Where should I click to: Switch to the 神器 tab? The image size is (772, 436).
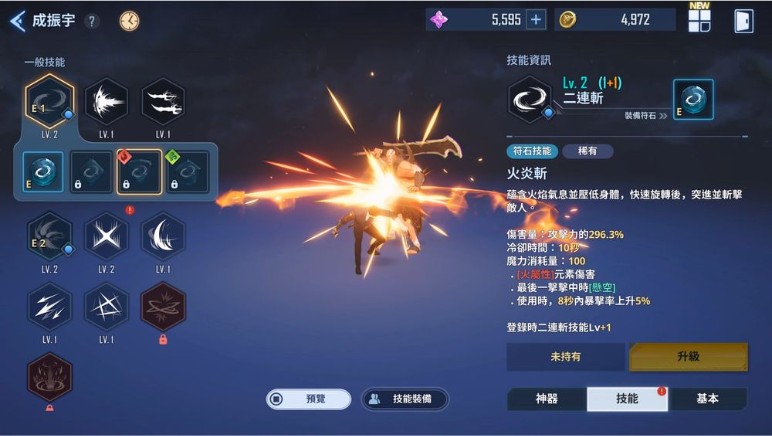546,399
